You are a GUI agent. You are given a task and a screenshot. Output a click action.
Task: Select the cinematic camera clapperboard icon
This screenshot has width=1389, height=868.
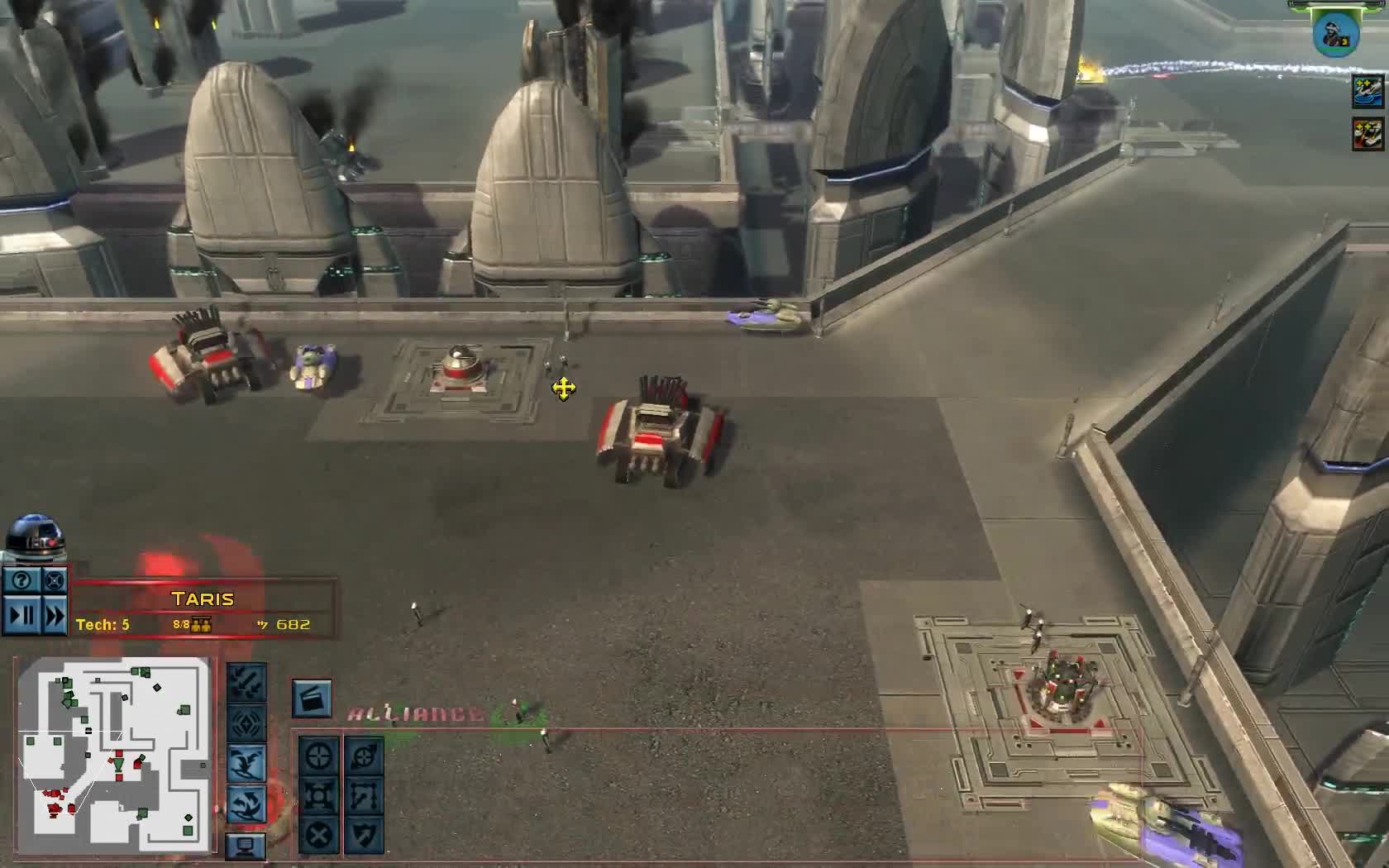pos(313,699)
